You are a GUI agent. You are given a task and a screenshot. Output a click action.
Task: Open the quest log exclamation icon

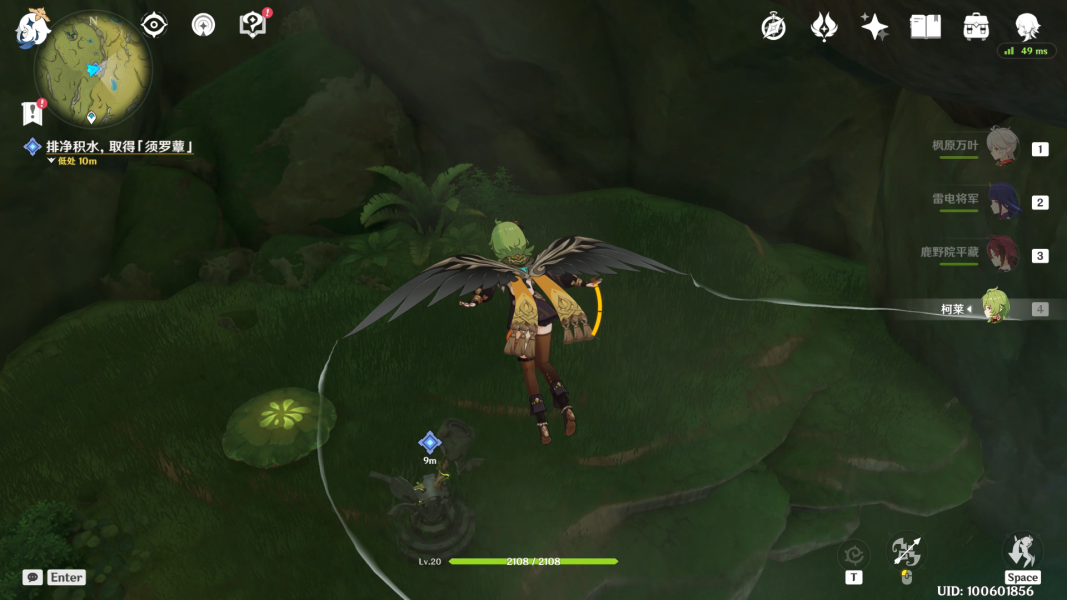31,113
